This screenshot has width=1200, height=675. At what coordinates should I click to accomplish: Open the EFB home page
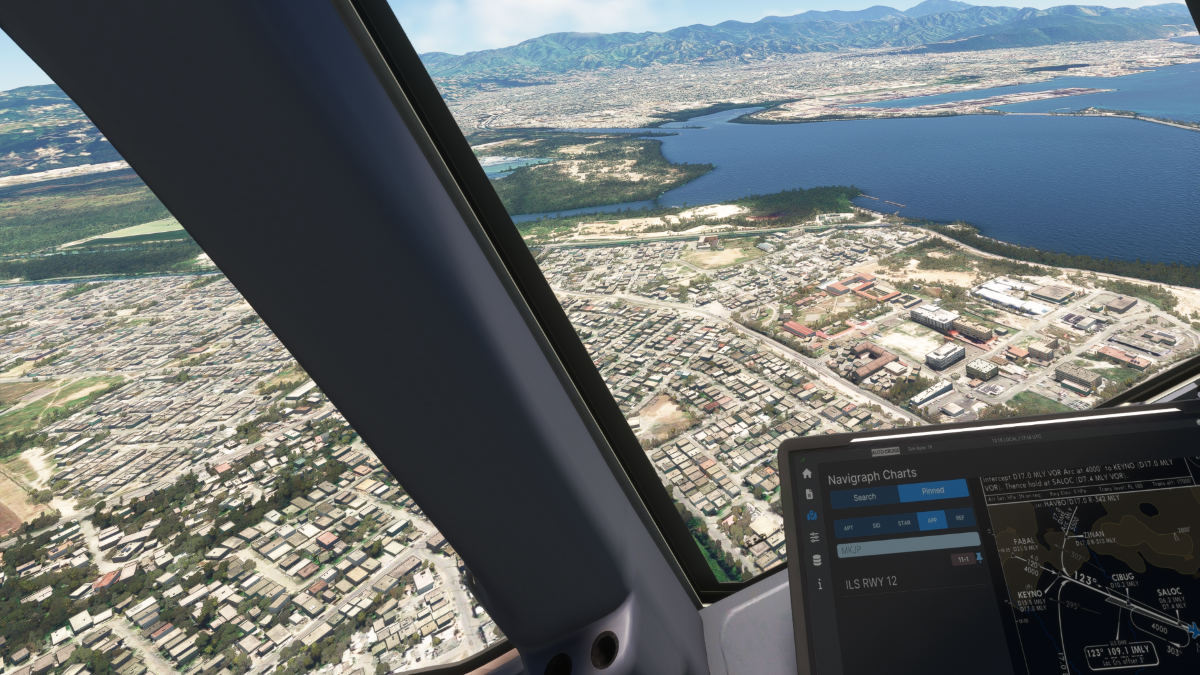(807, 473)
